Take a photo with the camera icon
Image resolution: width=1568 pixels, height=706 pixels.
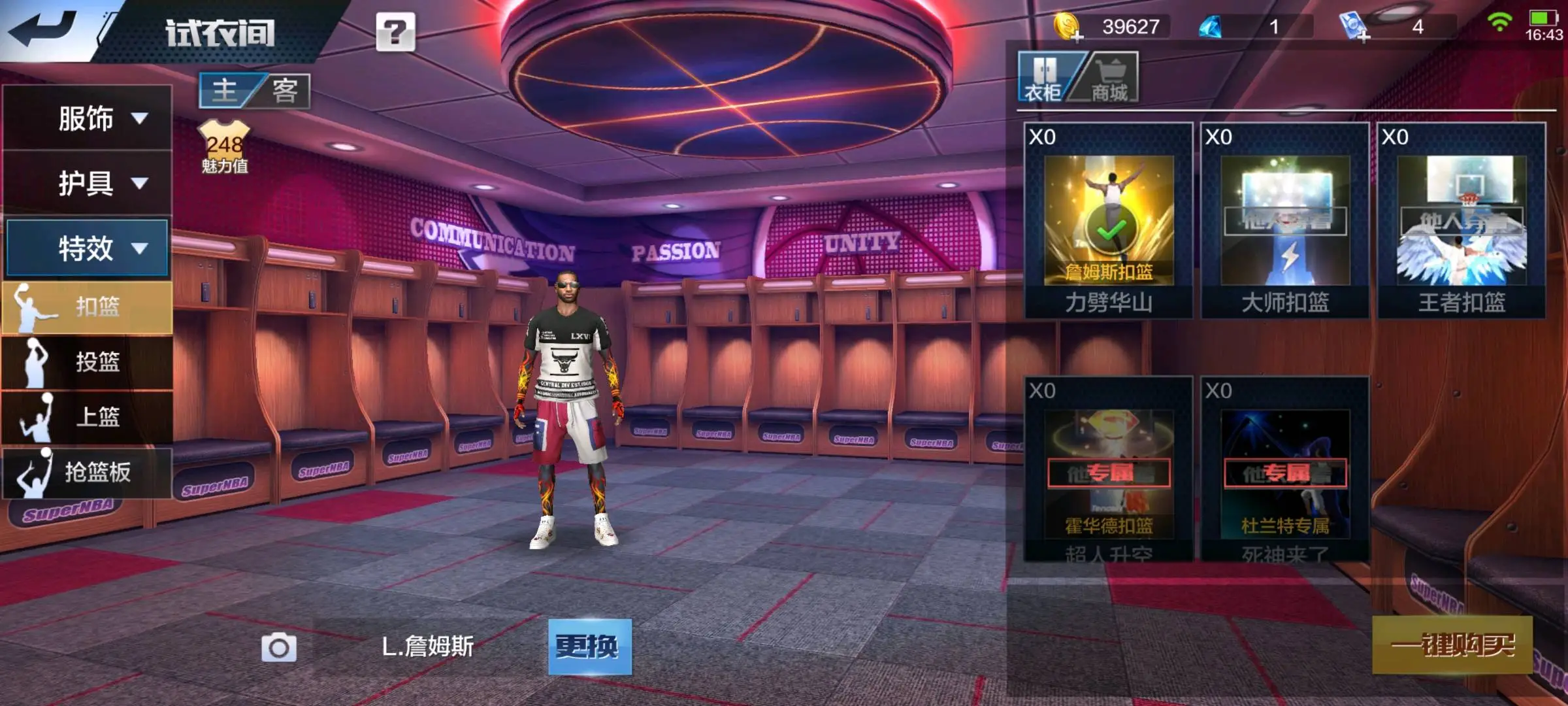tap(279, 648)
